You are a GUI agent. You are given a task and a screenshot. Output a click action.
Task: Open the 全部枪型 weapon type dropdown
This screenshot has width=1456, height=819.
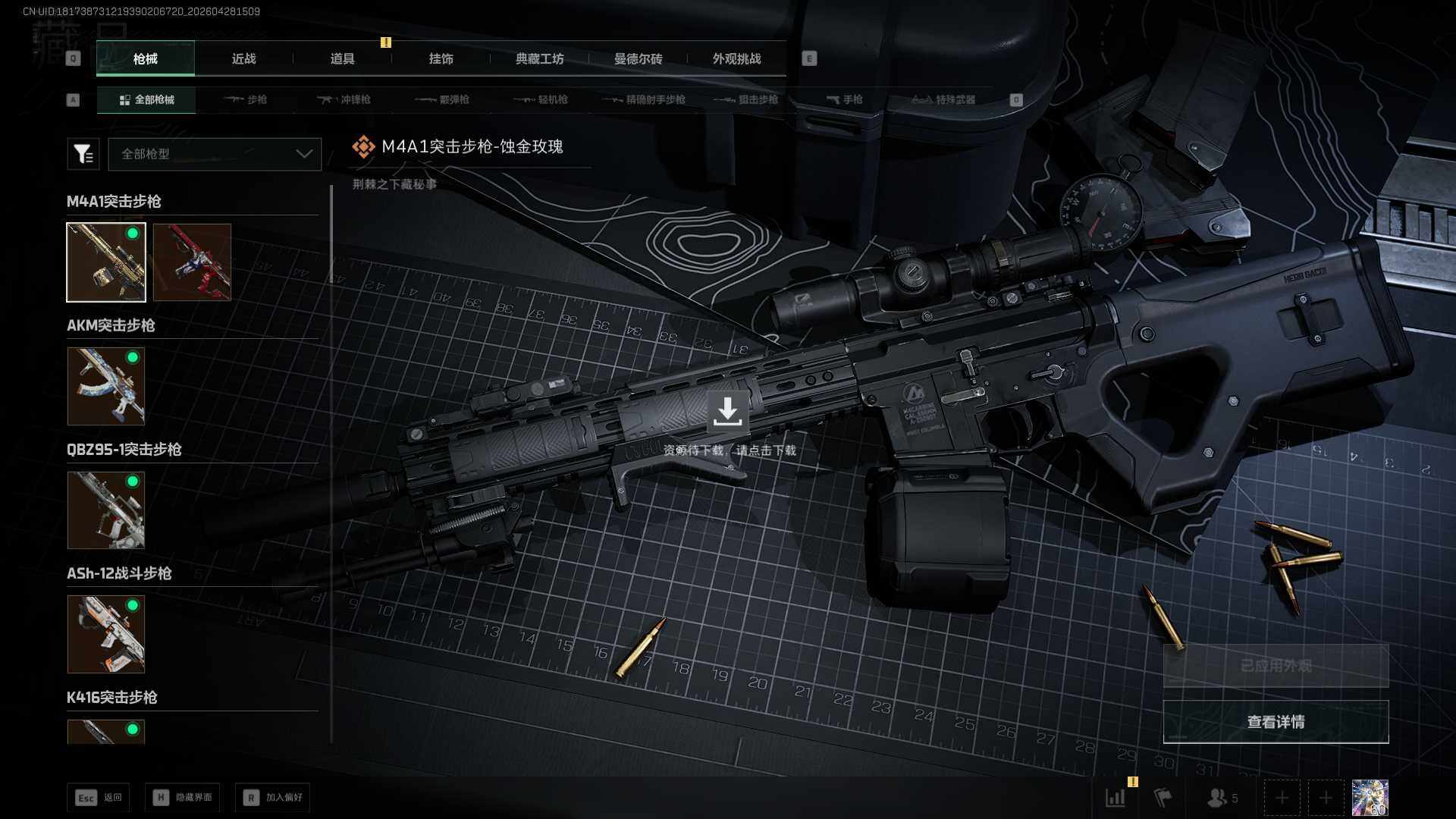pos(215,154)
